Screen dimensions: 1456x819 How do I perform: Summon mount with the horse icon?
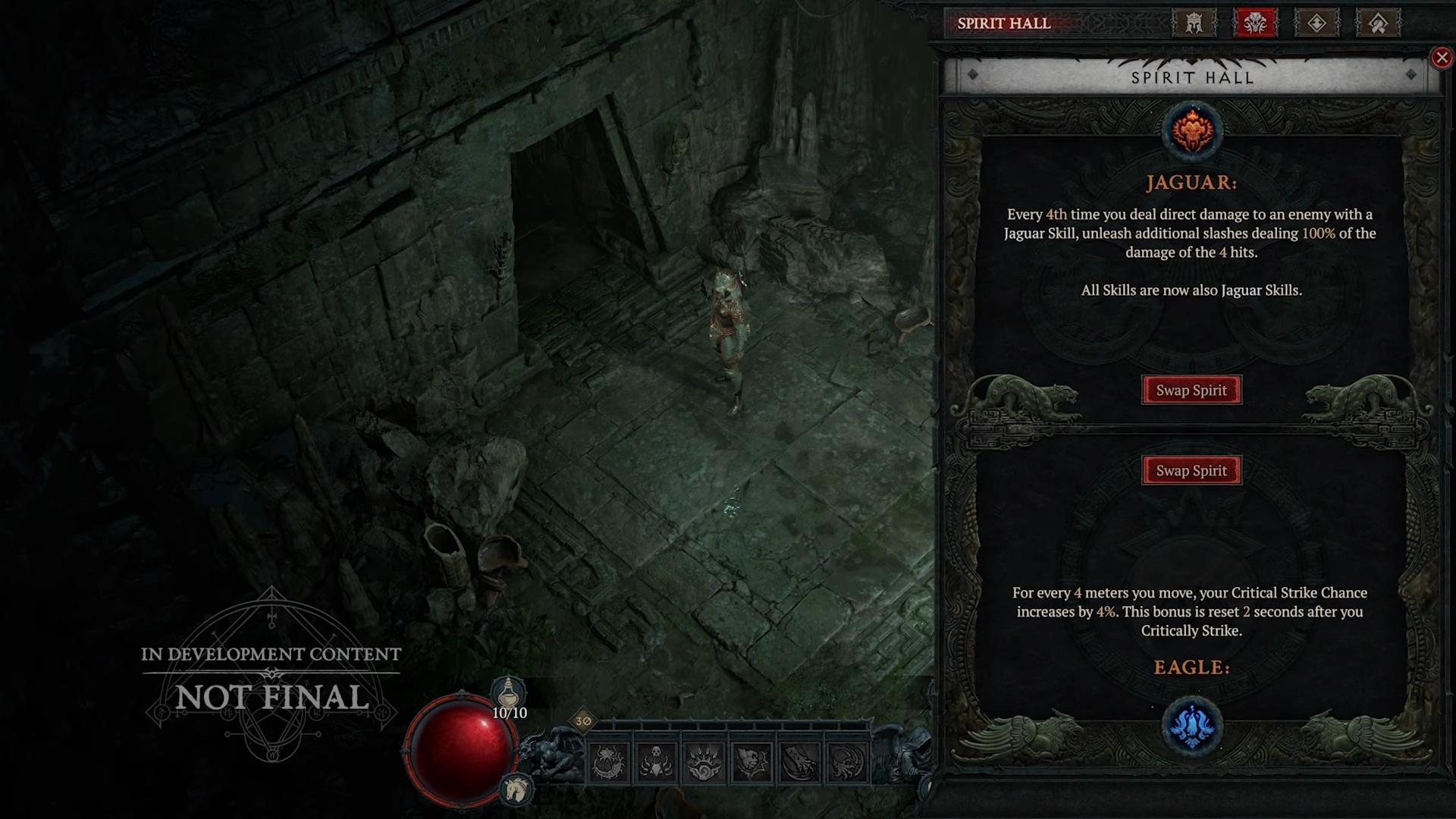click(517, 789)
